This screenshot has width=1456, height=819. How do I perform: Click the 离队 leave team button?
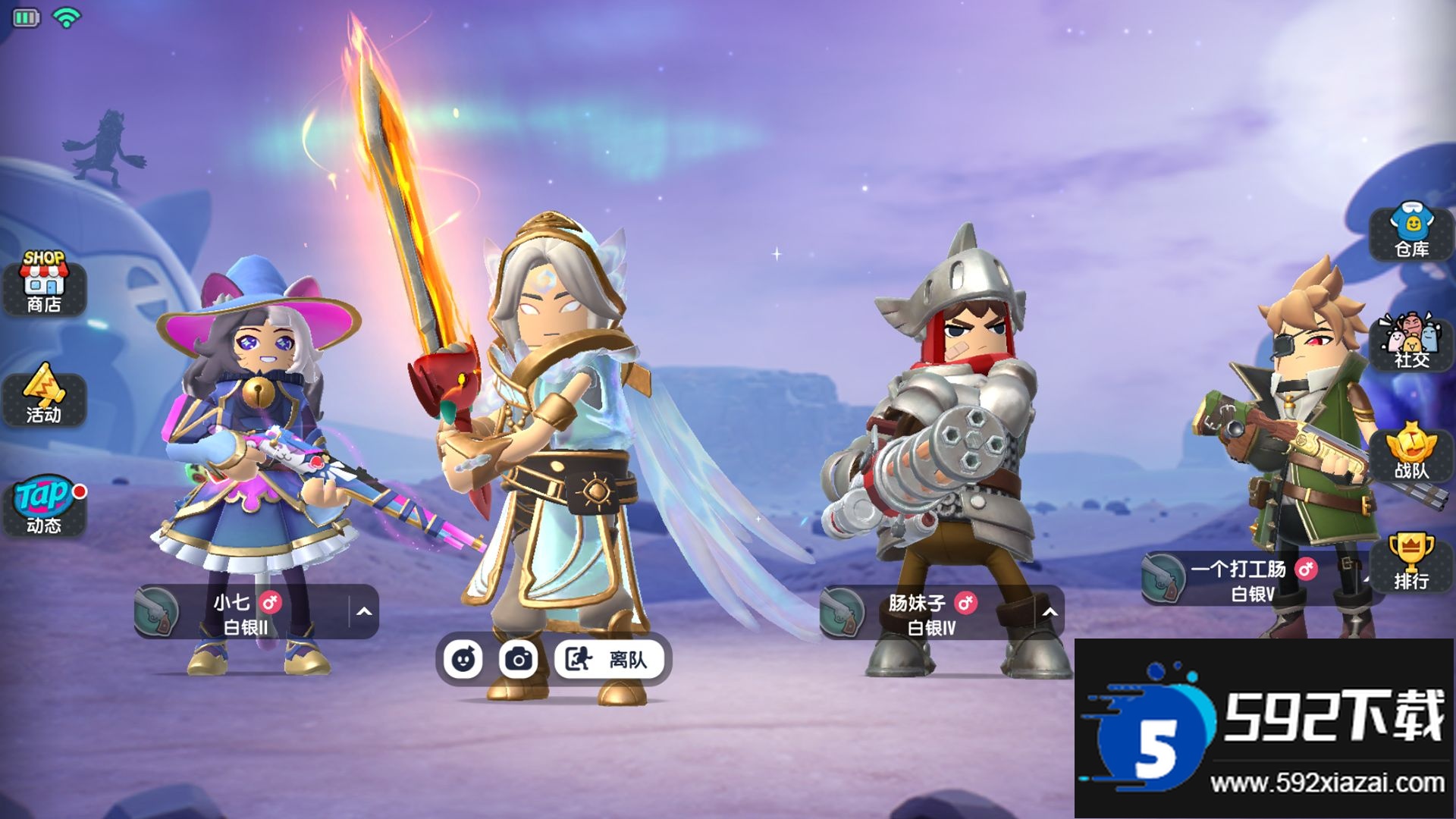click(610, 659)
